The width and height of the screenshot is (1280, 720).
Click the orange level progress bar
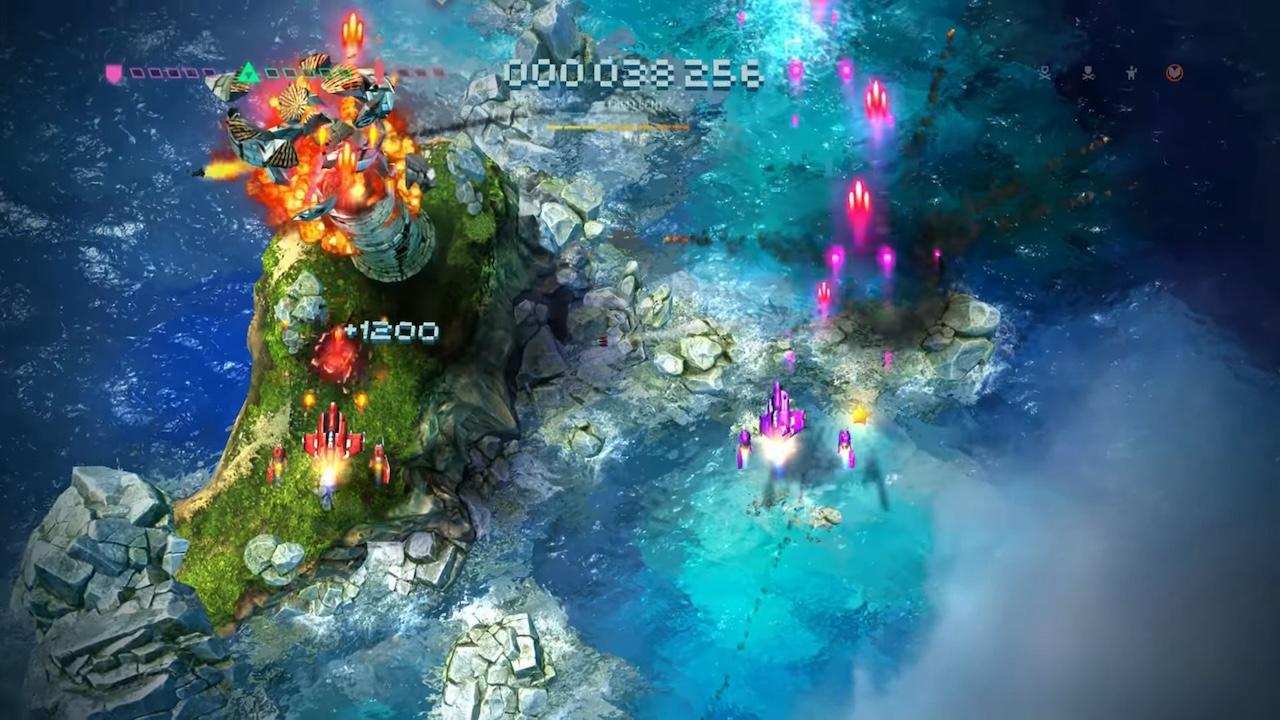coord(615,128)
